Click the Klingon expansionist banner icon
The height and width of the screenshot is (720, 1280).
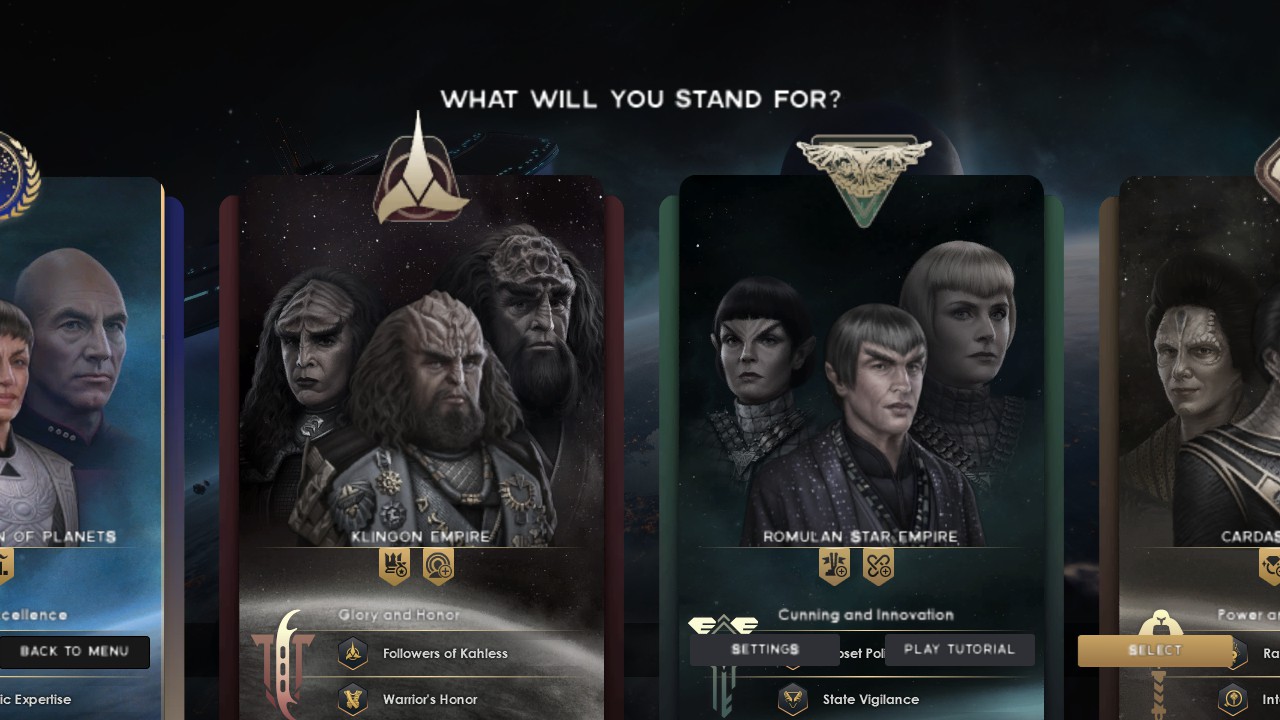click(438, 566)
